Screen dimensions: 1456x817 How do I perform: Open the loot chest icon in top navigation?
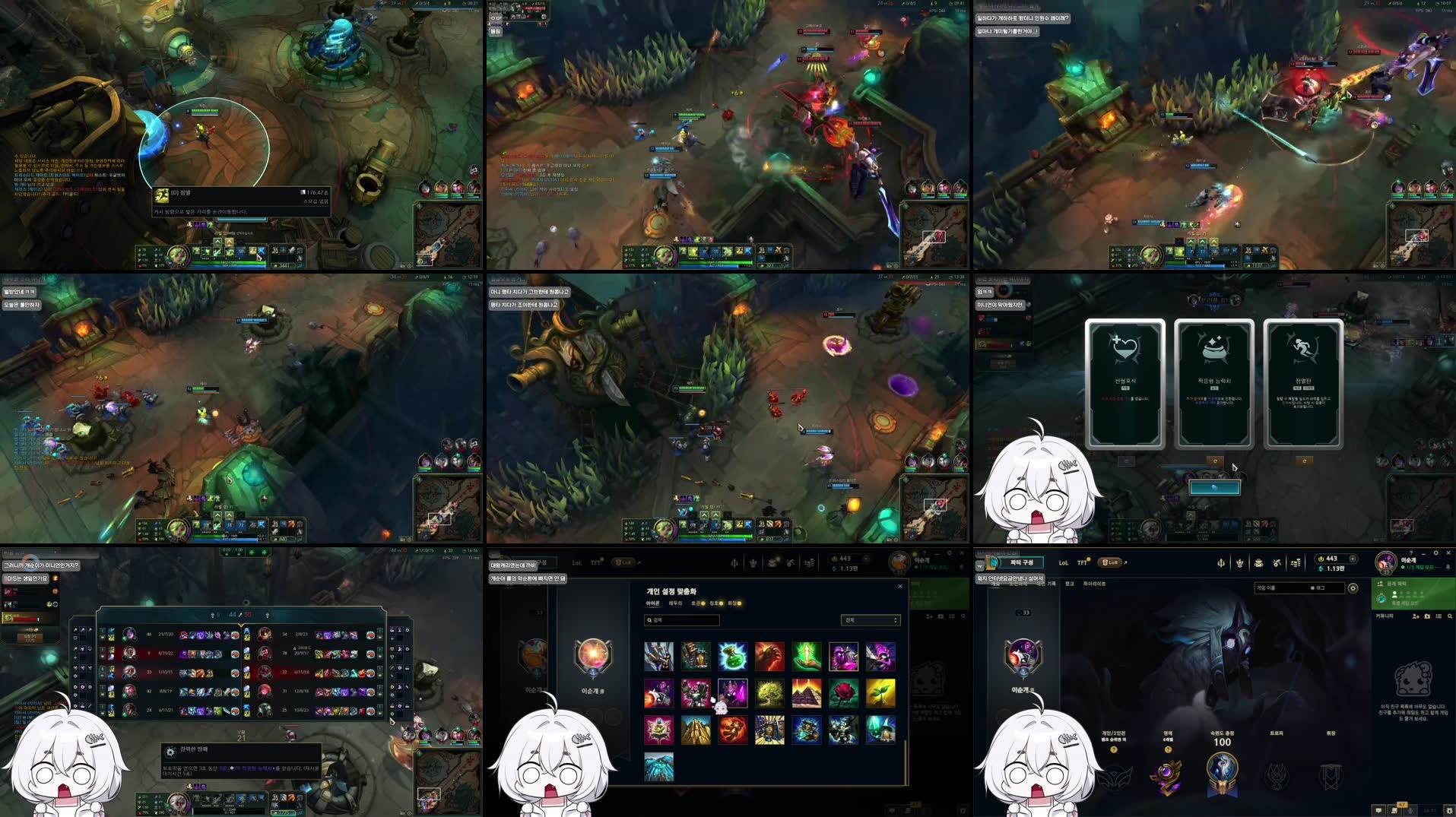tap(1259, 563)
